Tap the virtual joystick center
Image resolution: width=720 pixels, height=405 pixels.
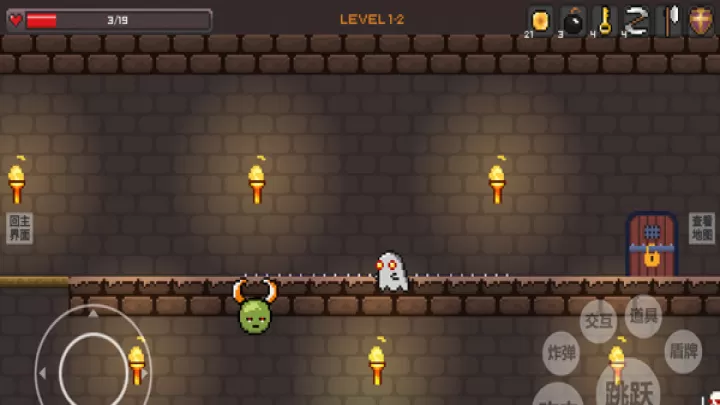coord(92,369)
